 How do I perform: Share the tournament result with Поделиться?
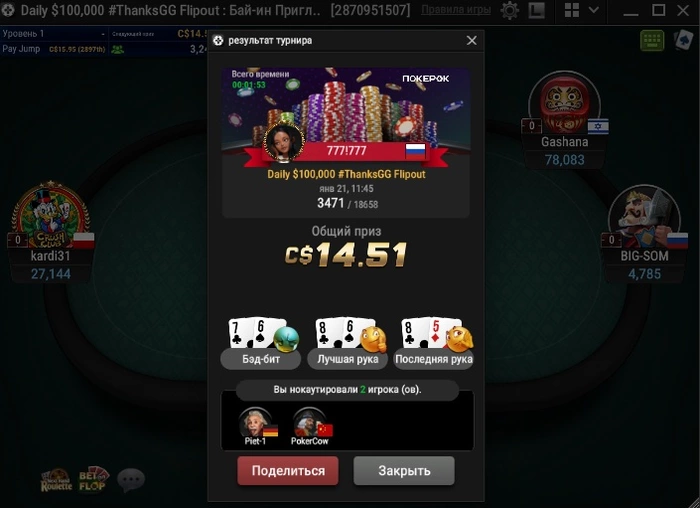point(288,471)
